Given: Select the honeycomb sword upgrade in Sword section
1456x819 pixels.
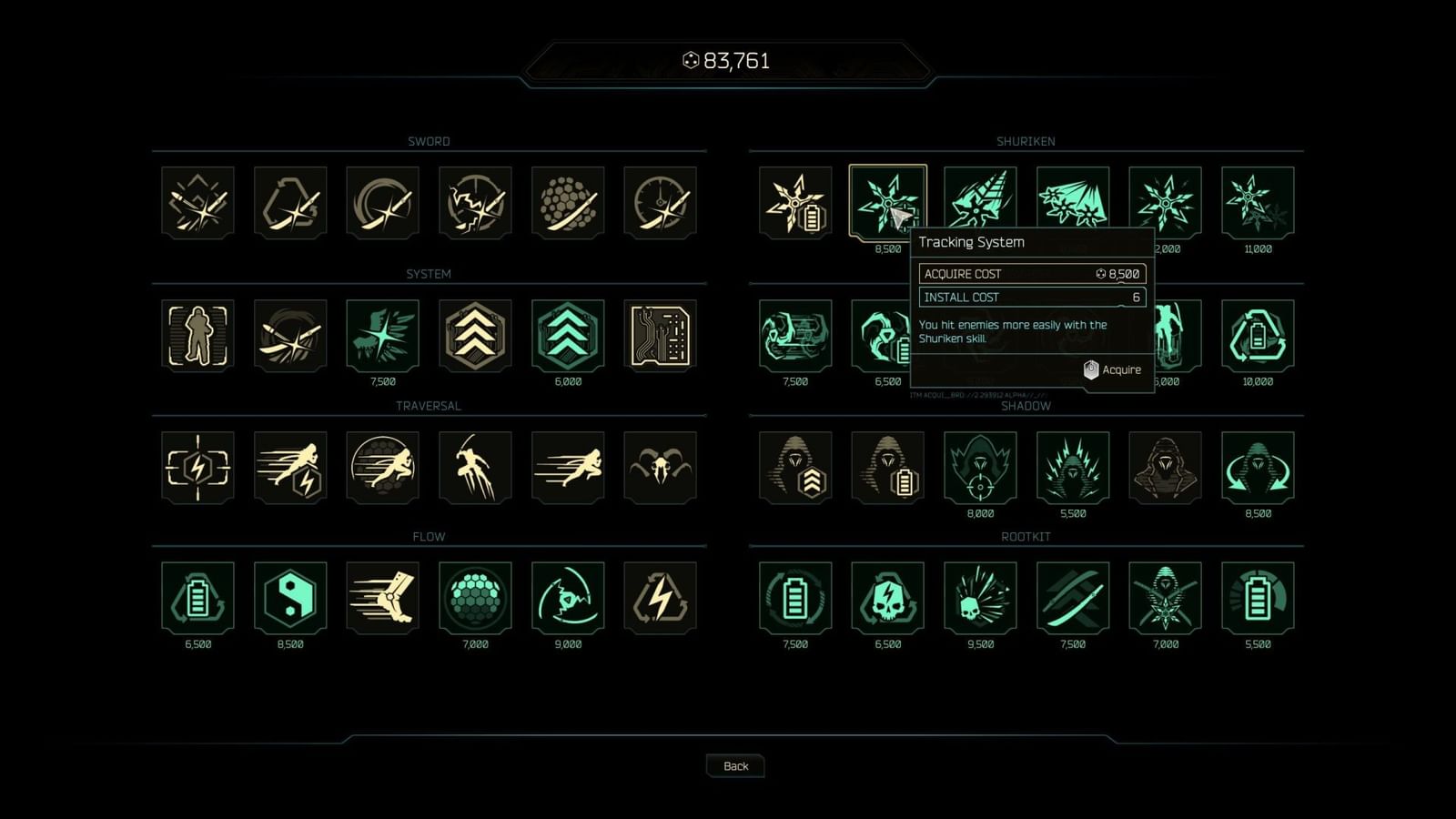Looking at the screenshot, I should (x=569, y=202).
